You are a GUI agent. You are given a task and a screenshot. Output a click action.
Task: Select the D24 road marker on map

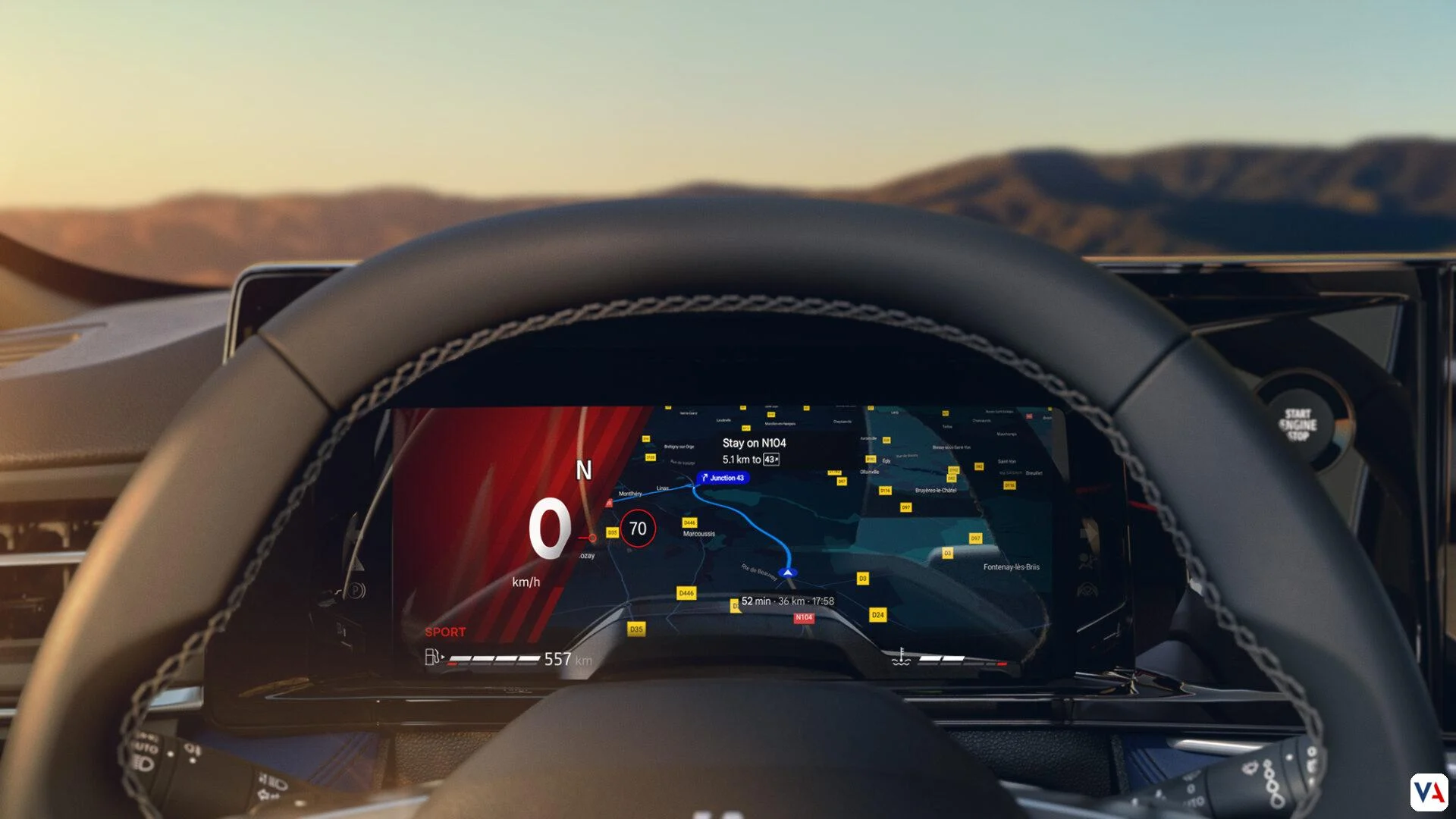[877, 615]
